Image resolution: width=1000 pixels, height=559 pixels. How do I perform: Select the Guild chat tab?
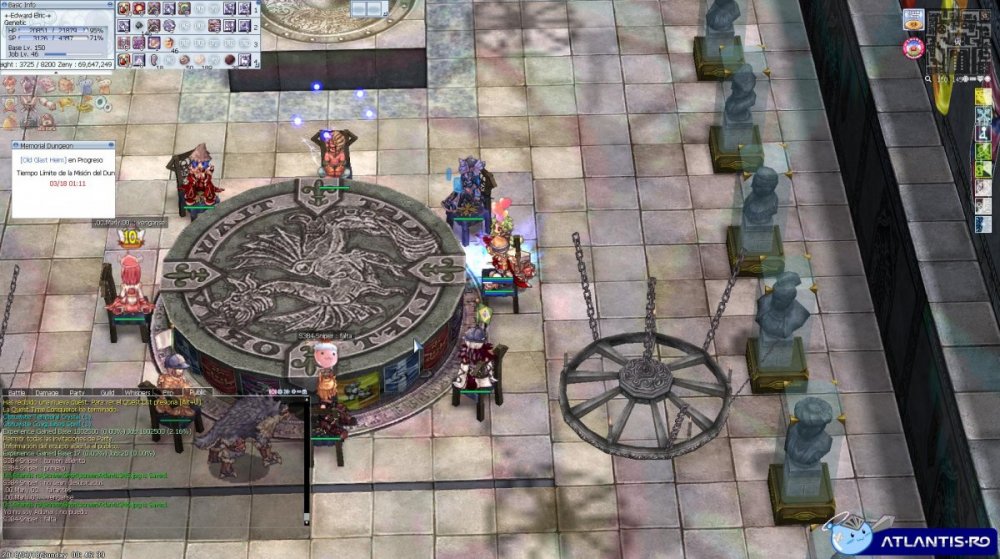107,392
